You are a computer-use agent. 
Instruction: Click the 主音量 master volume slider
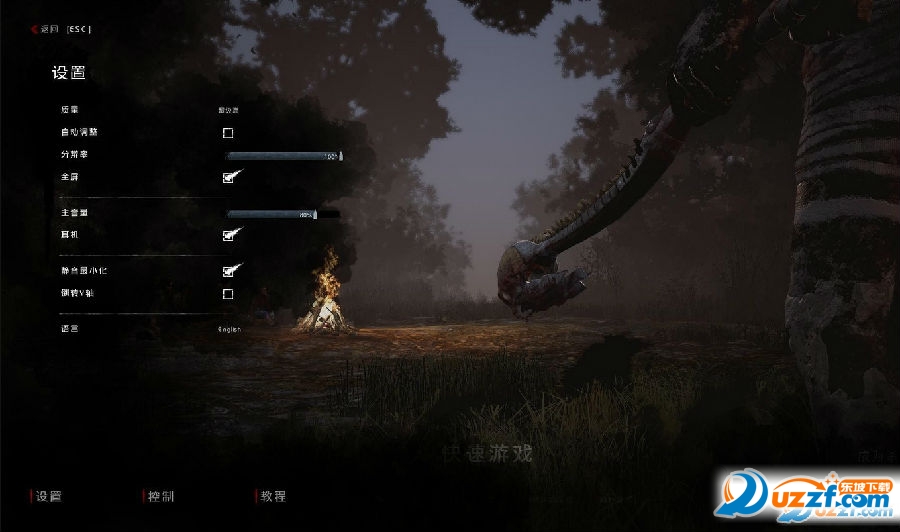pyautogui.click(x=272, y=214)
